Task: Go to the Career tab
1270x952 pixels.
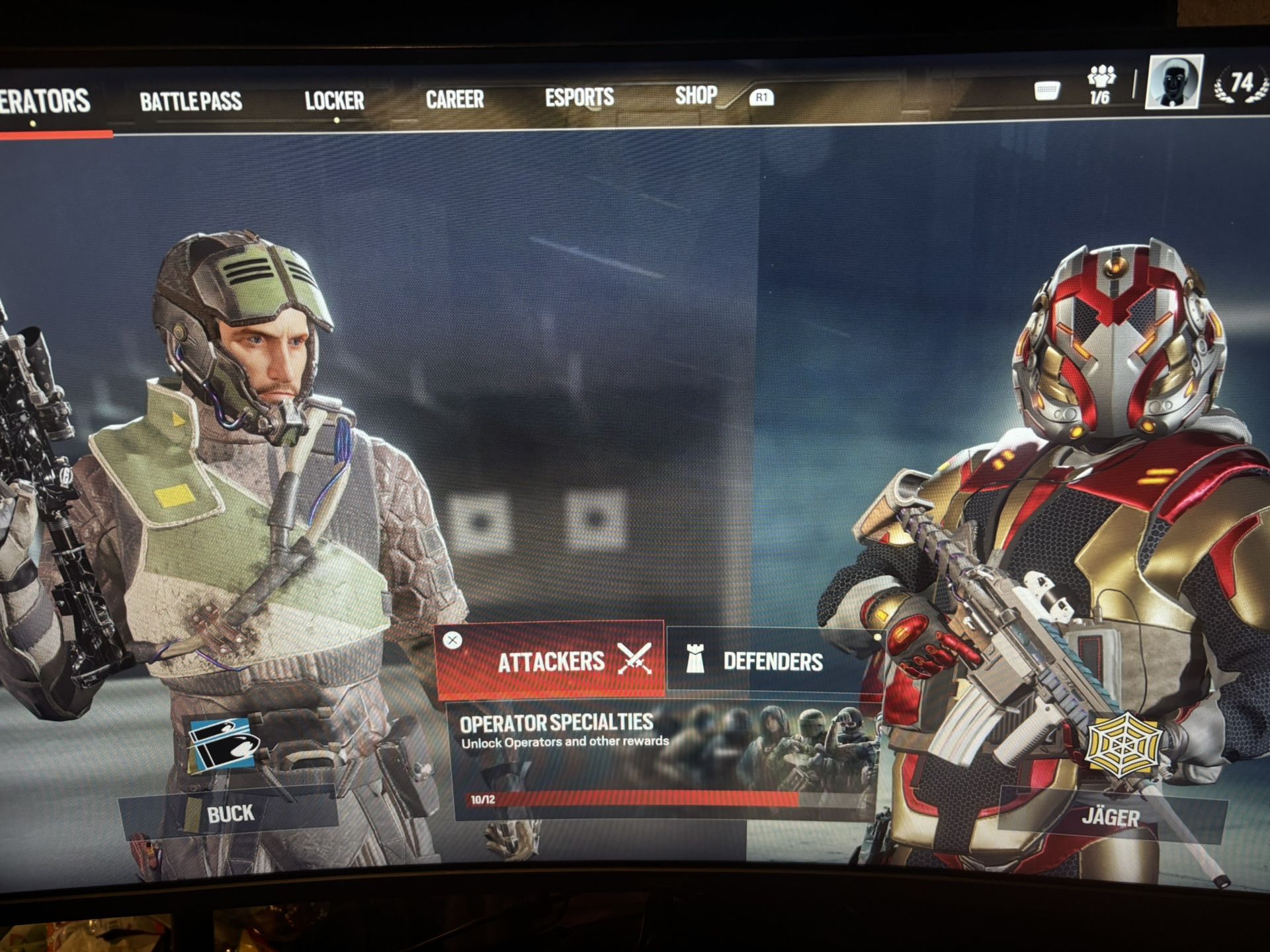Action: (454, 99)
